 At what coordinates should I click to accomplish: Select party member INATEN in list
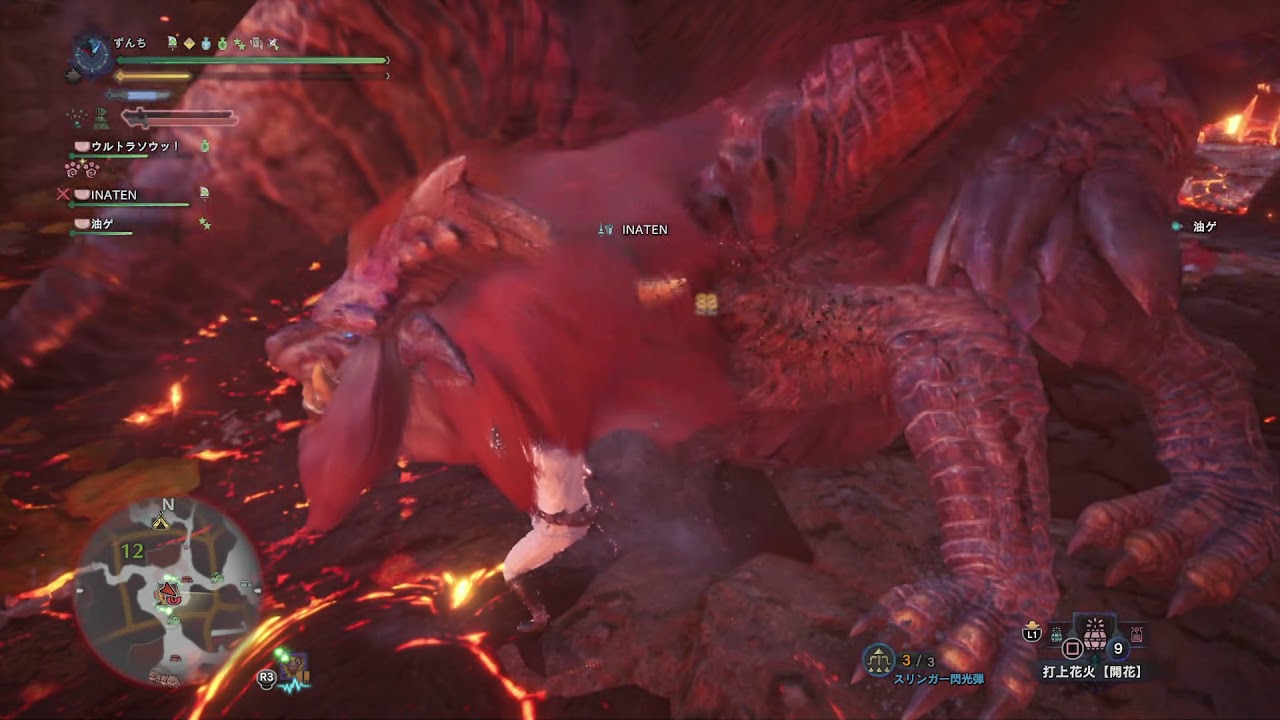pos(113,195)
